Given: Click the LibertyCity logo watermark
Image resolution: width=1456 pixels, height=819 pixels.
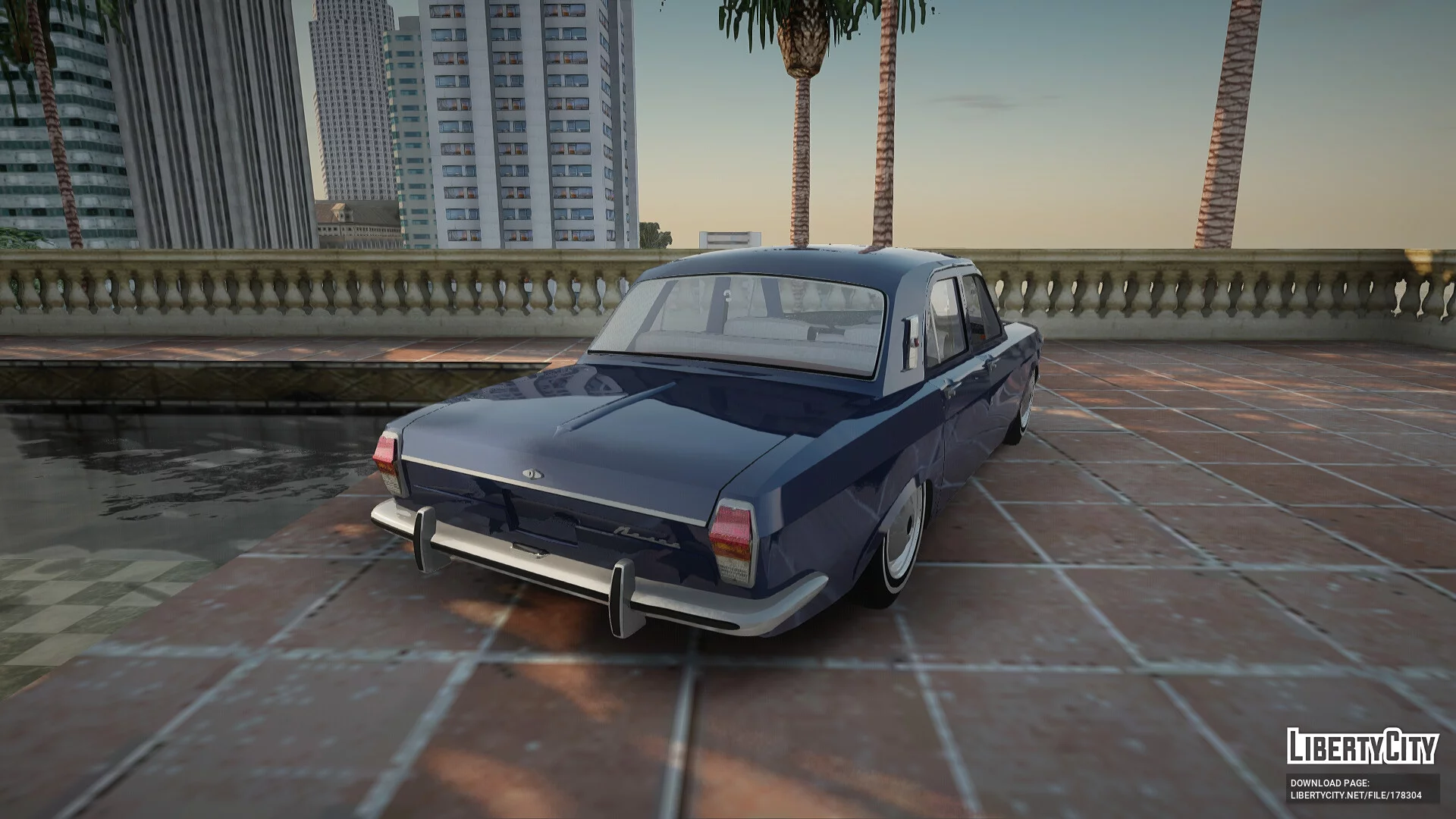Looking at the screenshot, I should 1362,745.
